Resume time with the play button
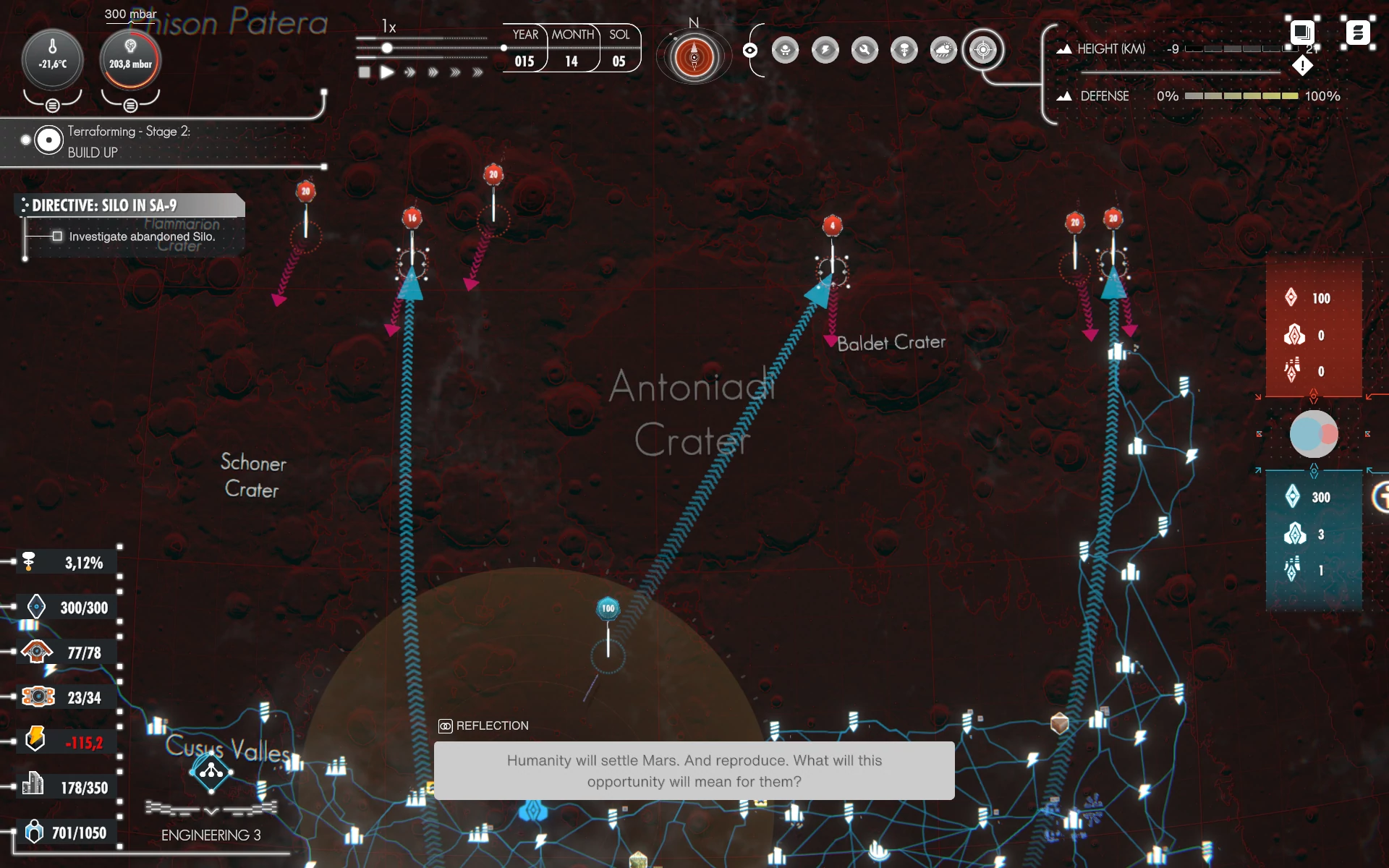Screen dimensions: 1389x868 [x=388, y=72]
